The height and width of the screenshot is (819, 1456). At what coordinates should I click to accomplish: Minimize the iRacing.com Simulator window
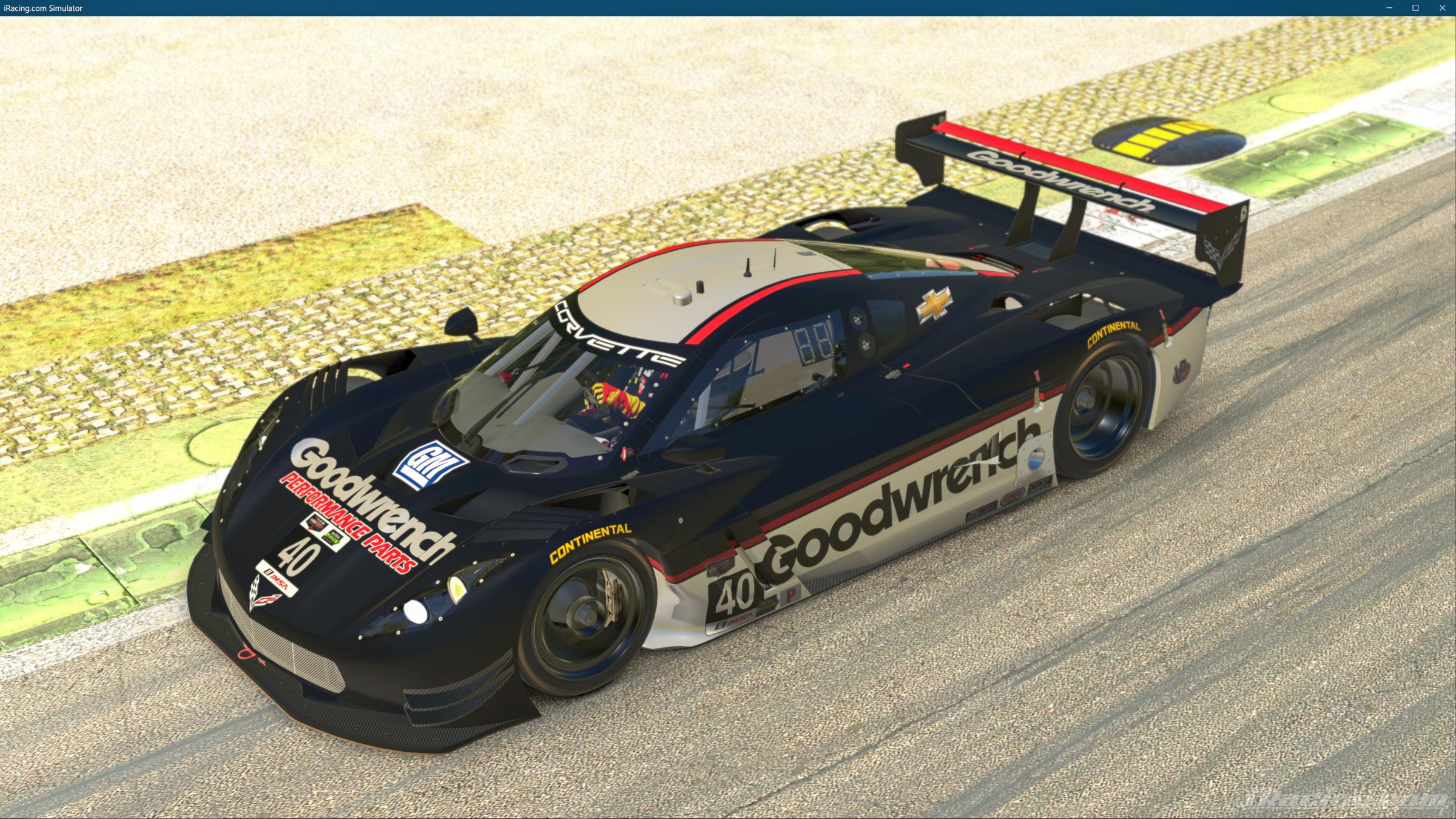coord(1389,8)
